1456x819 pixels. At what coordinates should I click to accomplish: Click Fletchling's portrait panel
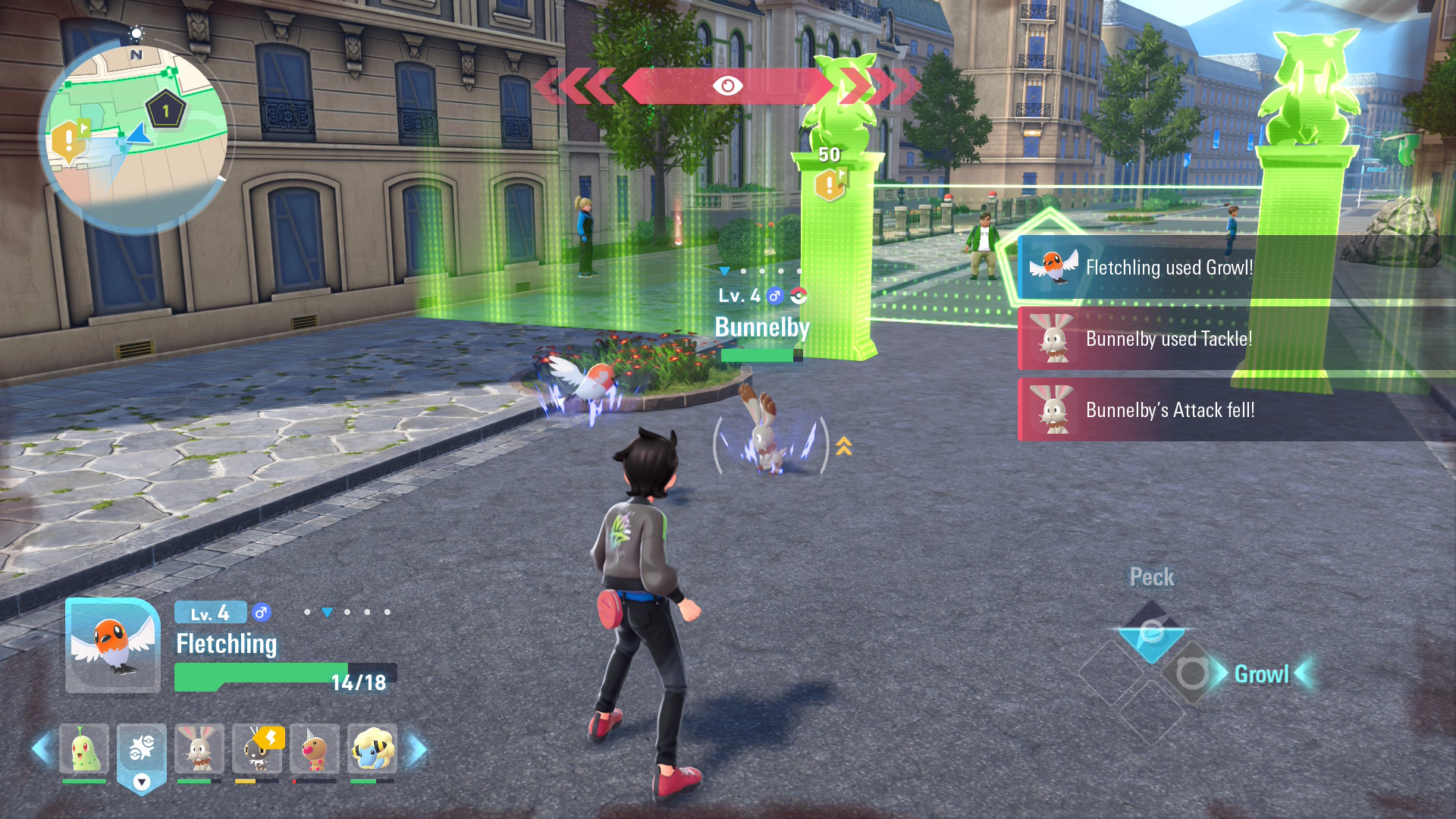tap(113, 645)
